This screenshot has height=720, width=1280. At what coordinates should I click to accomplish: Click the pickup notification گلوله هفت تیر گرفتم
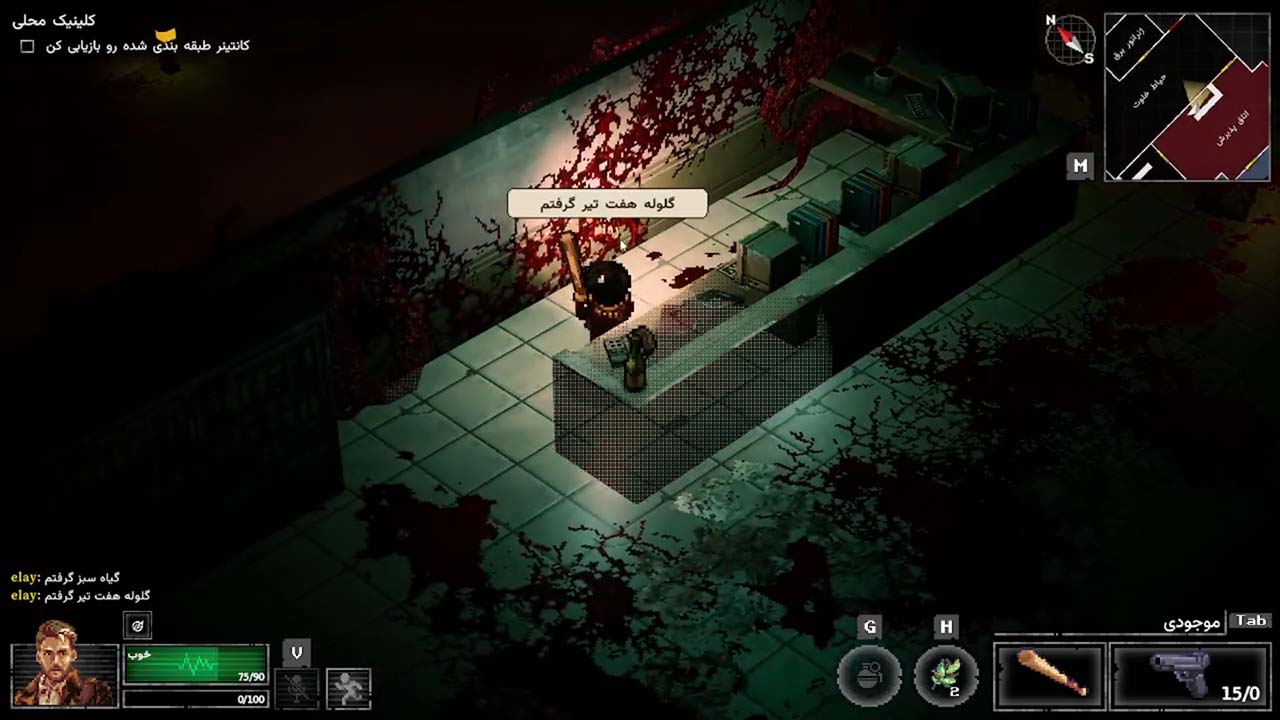(x=607, y=203)
